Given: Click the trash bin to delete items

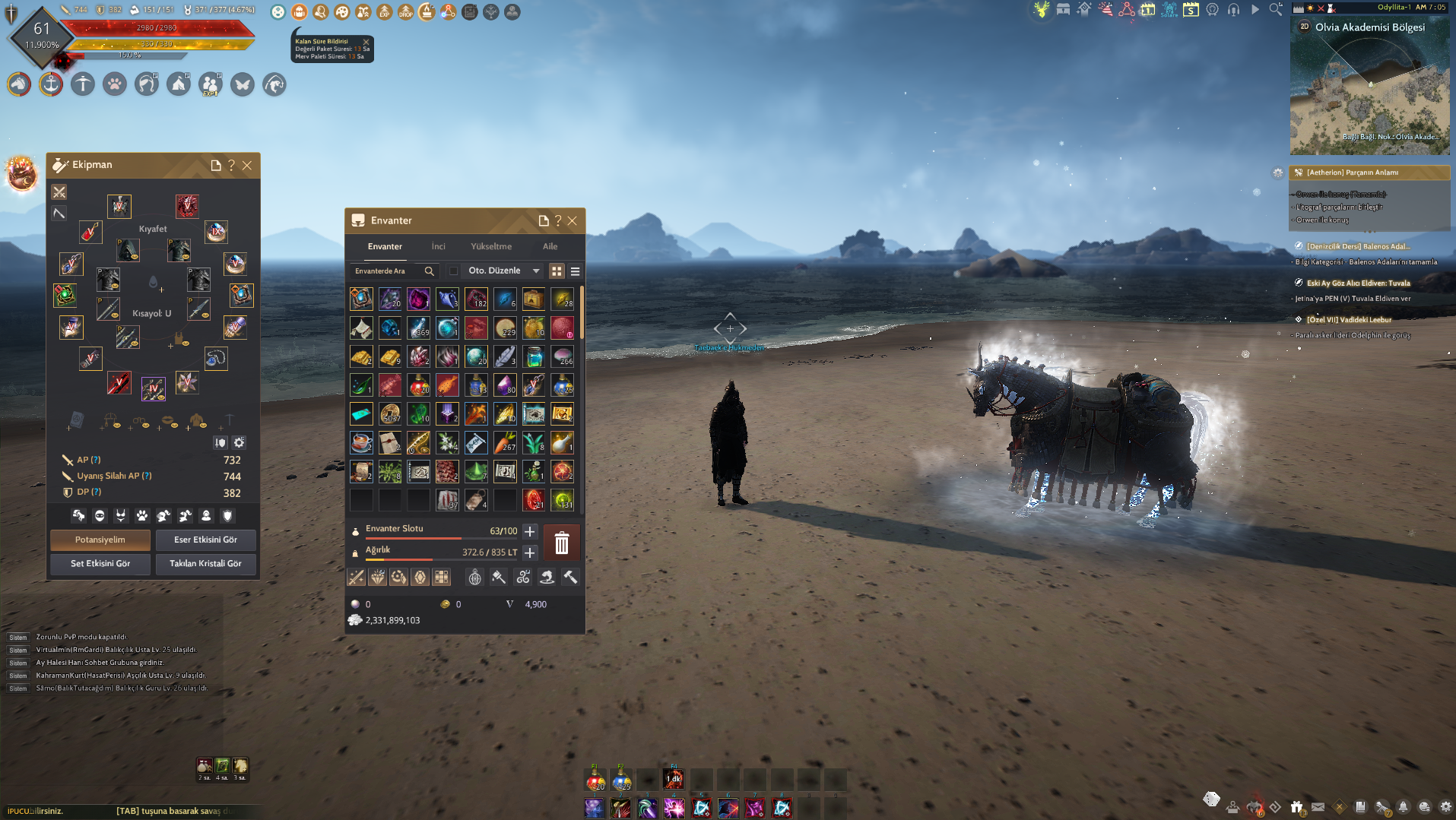Looking at the screenshot, I should (562, 542).
